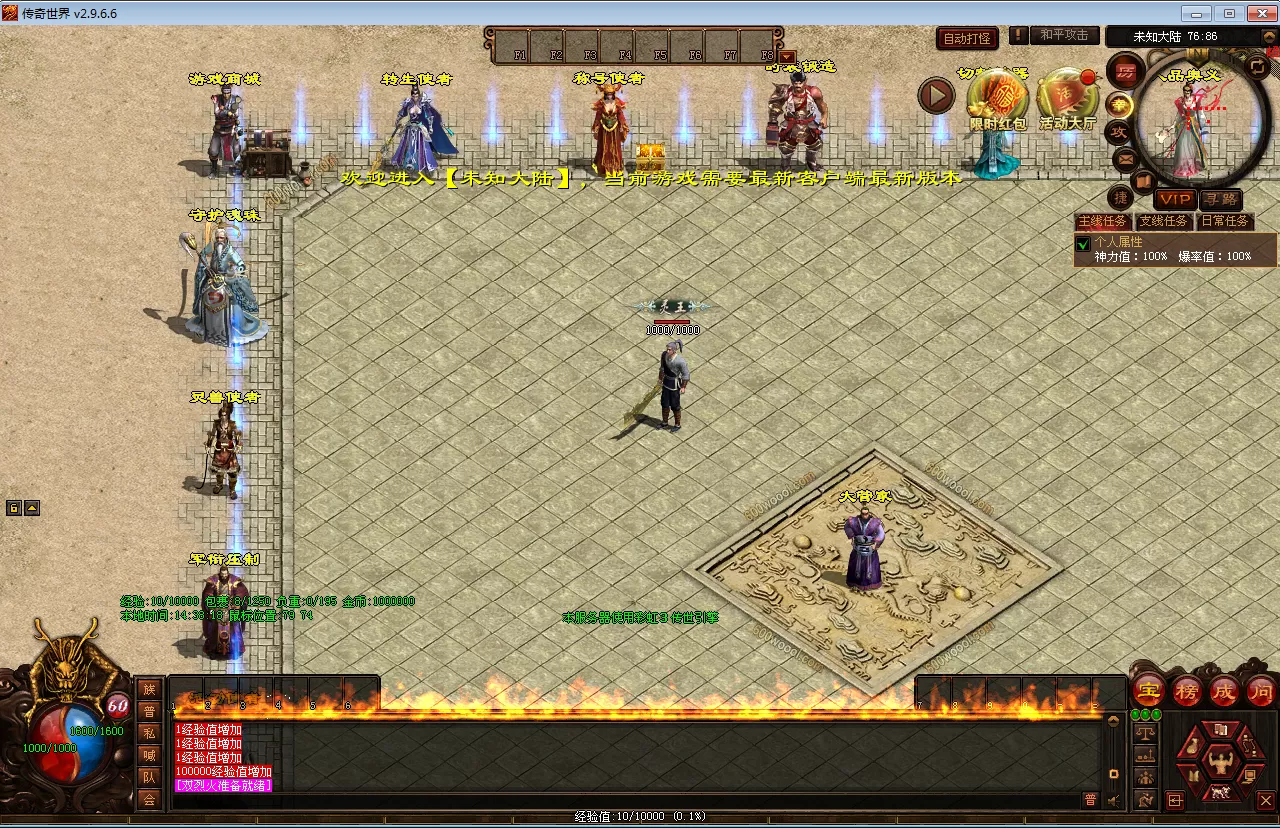Screen dimensions: 1280x828
Task: Open the 限时红包 red envelope event
Action: (997, 100)
